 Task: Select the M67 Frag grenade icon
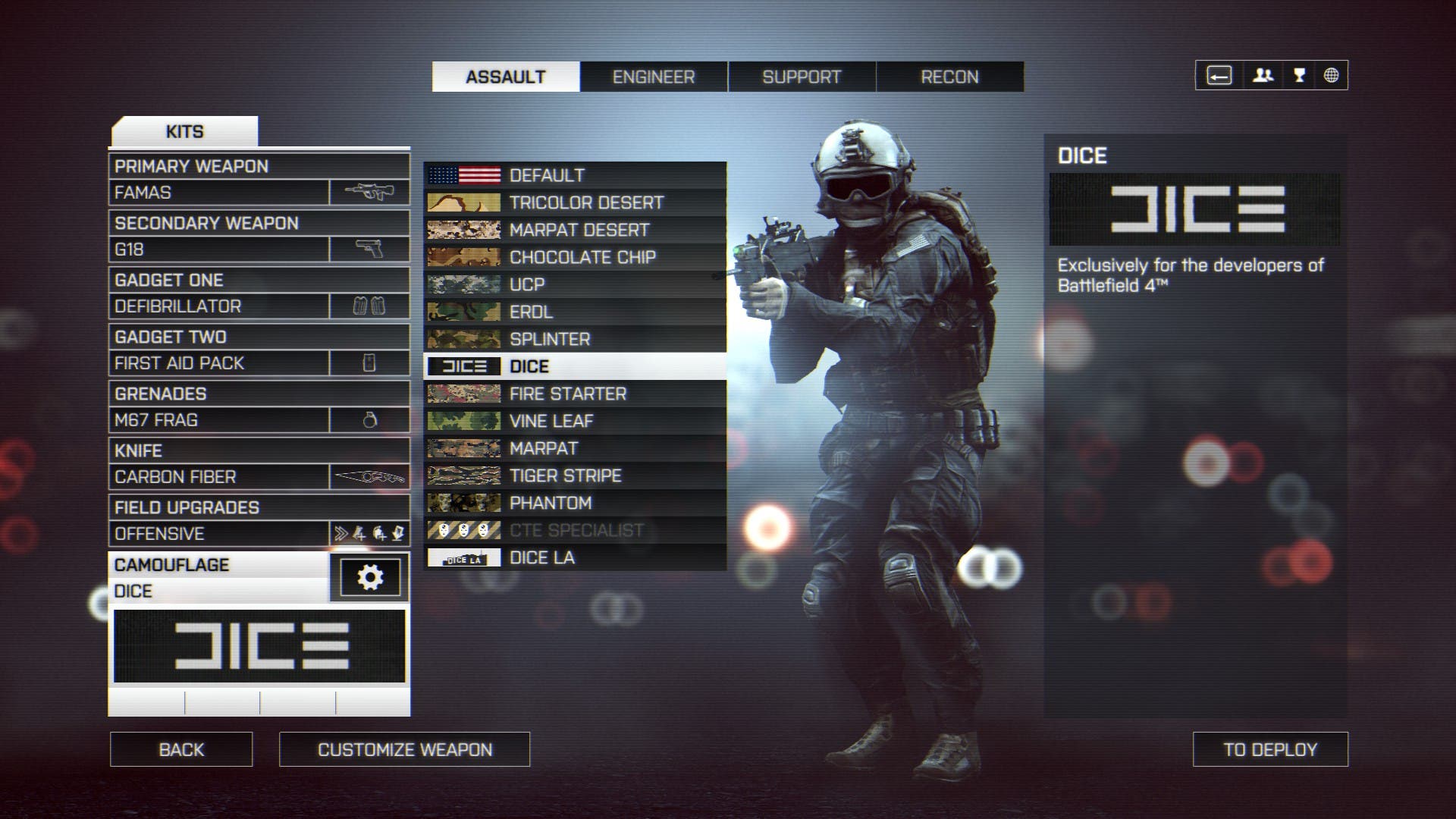(371, 419)
